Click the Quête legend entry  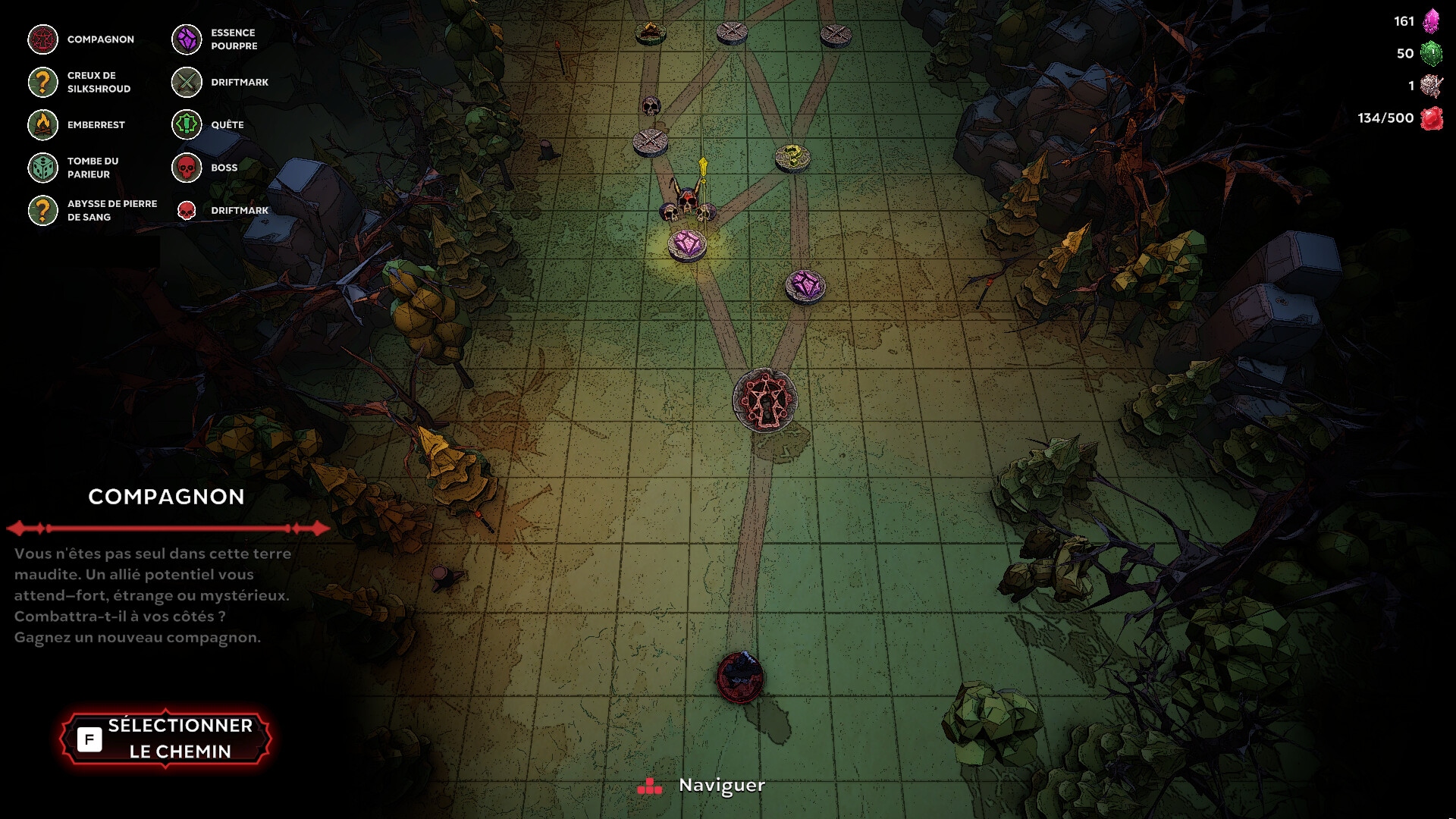click(x=209, y=125)
